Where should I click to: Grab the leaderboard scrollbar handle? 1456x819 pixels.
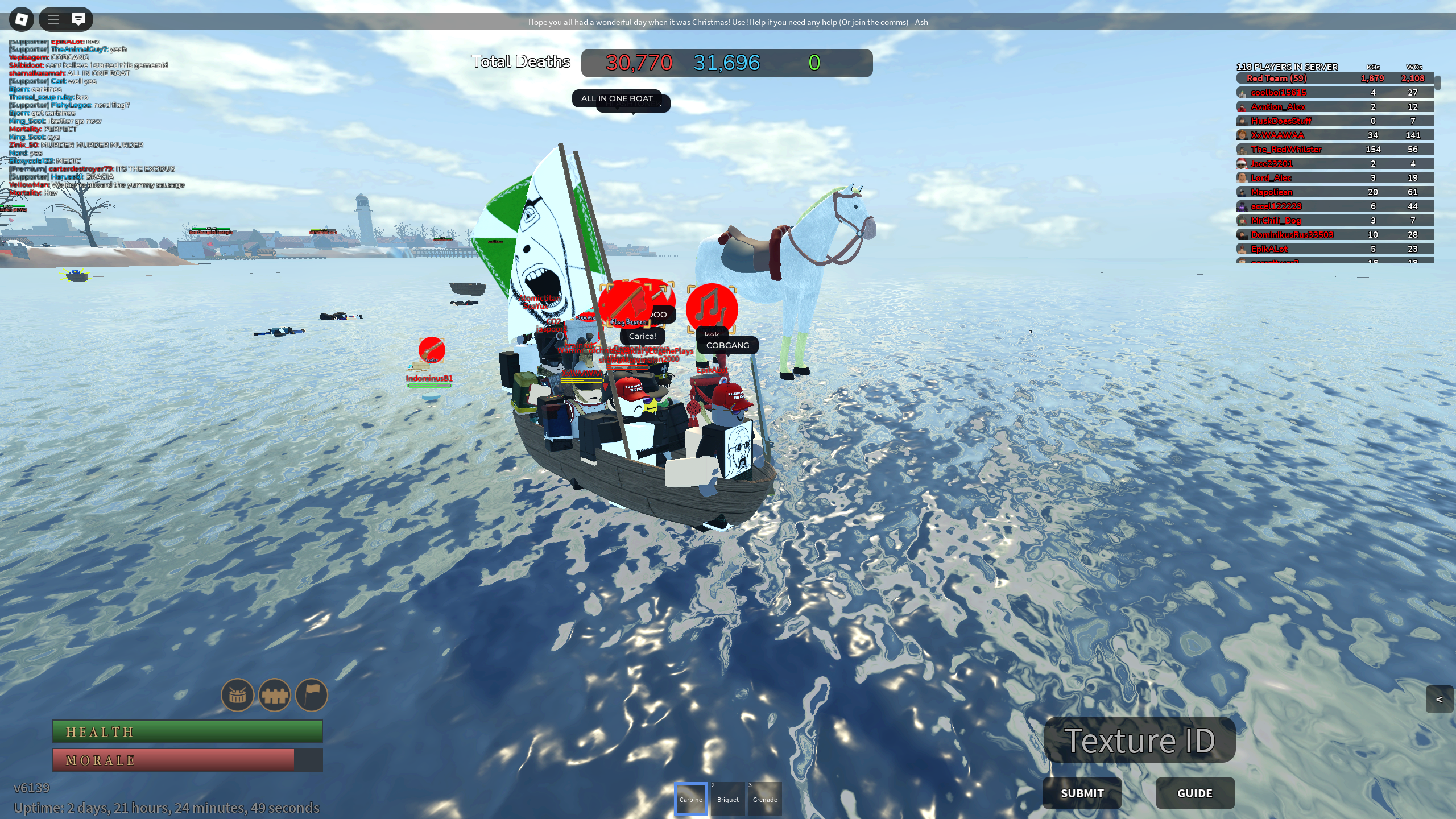click(x=1437, y=83)
